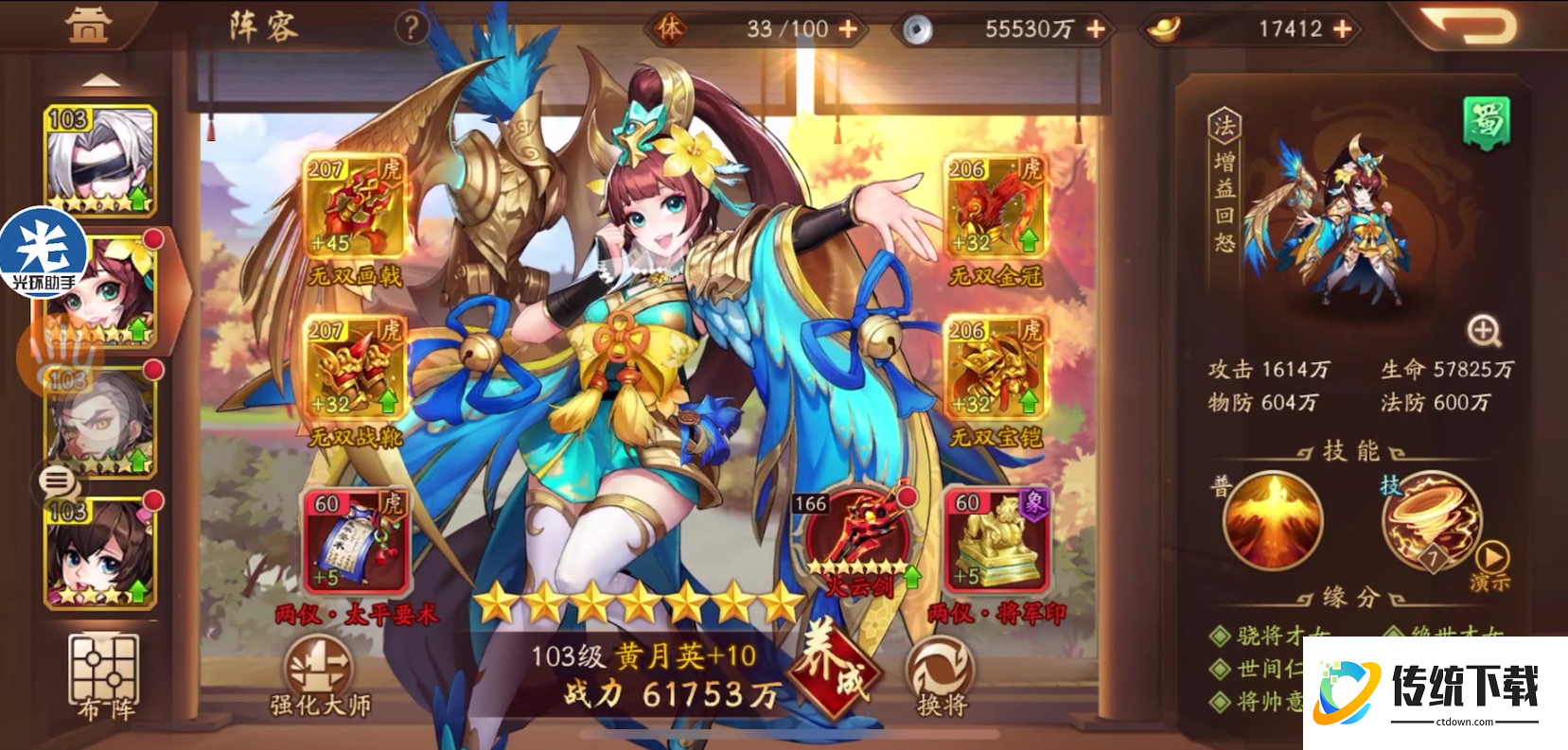Open the 两仪·将军印 seal item

(995, 539)
